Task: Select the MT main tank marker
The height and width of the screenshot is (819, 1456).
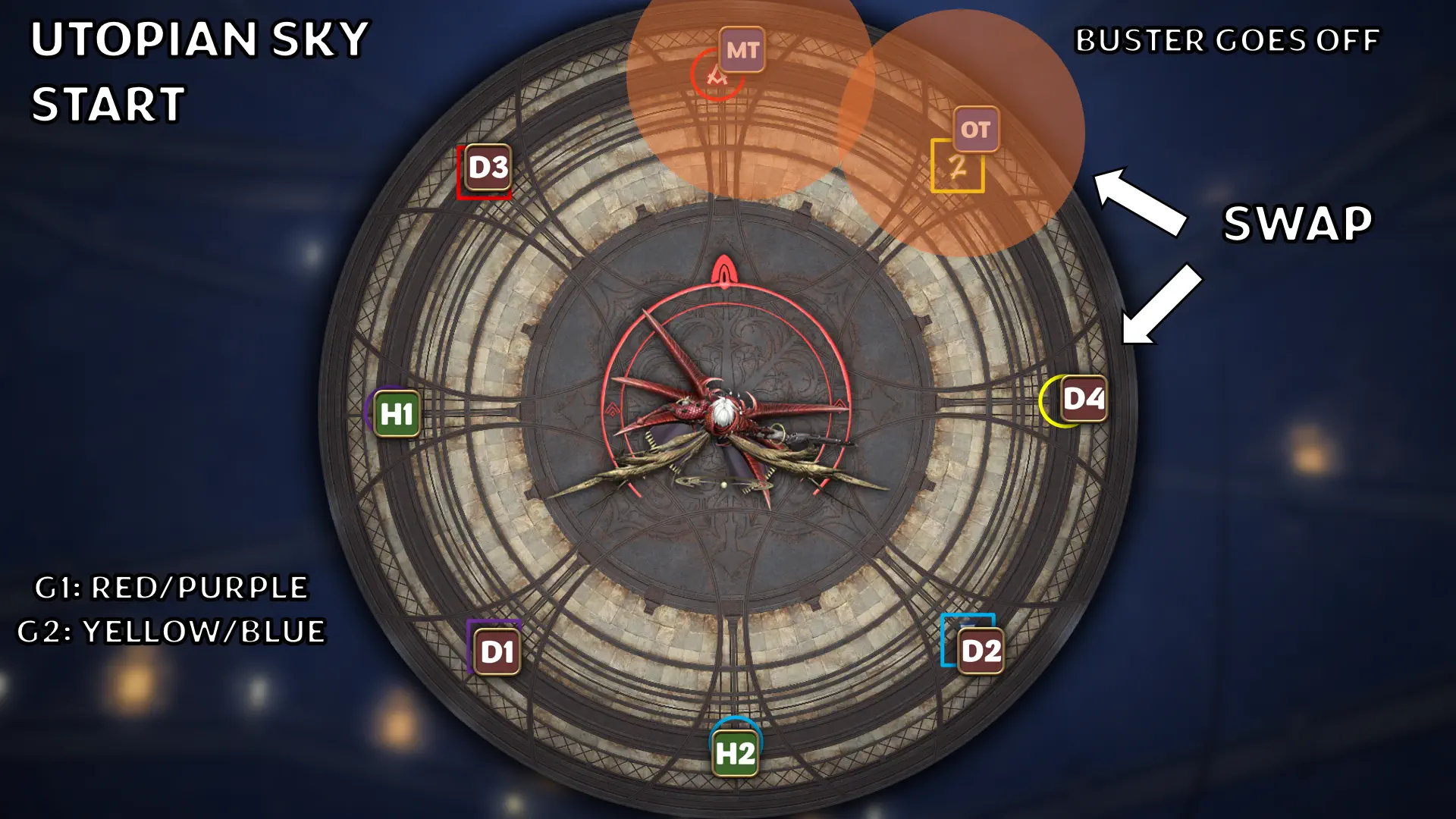Action: (742, 50)
